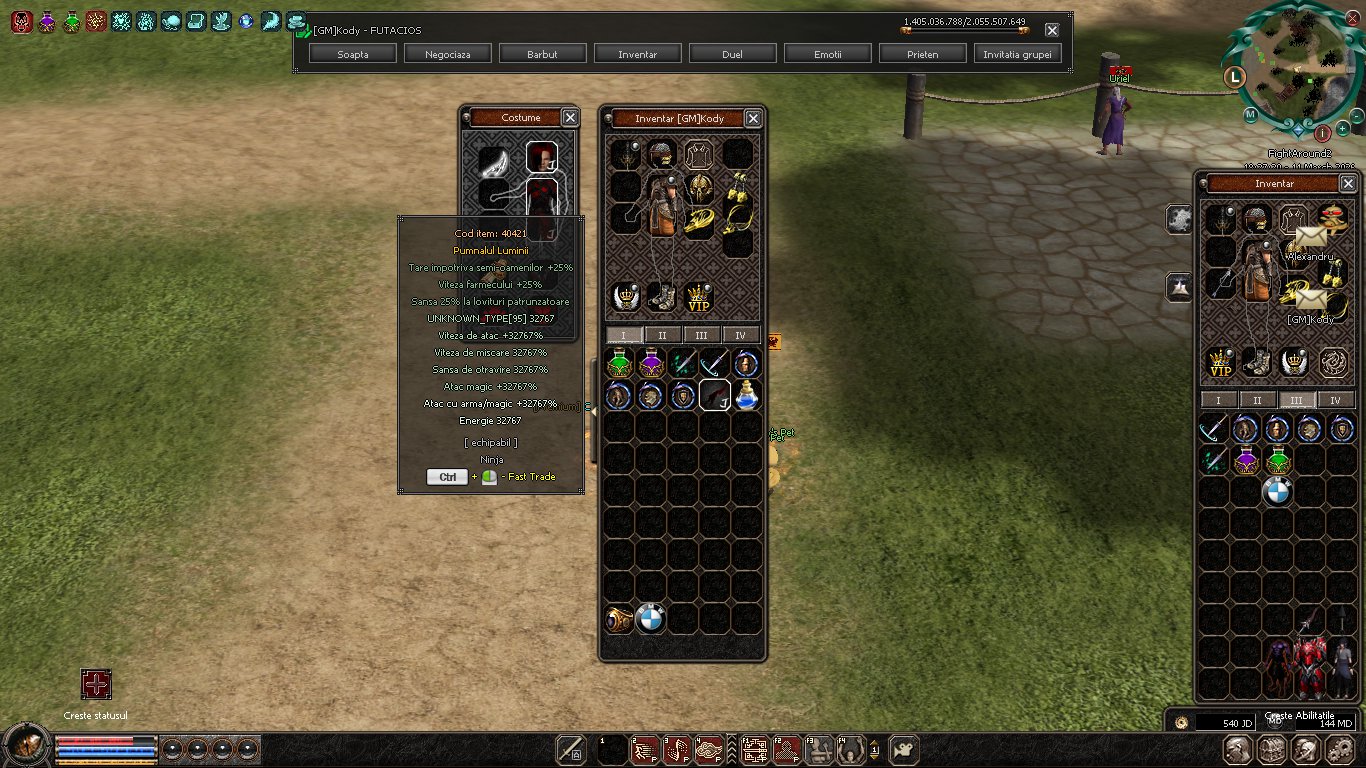Viewport: 1366px width, 768px height.
Task: Close the Inventar [GM]Kody window
Action: pyautogui.click(x=753, y=118)
